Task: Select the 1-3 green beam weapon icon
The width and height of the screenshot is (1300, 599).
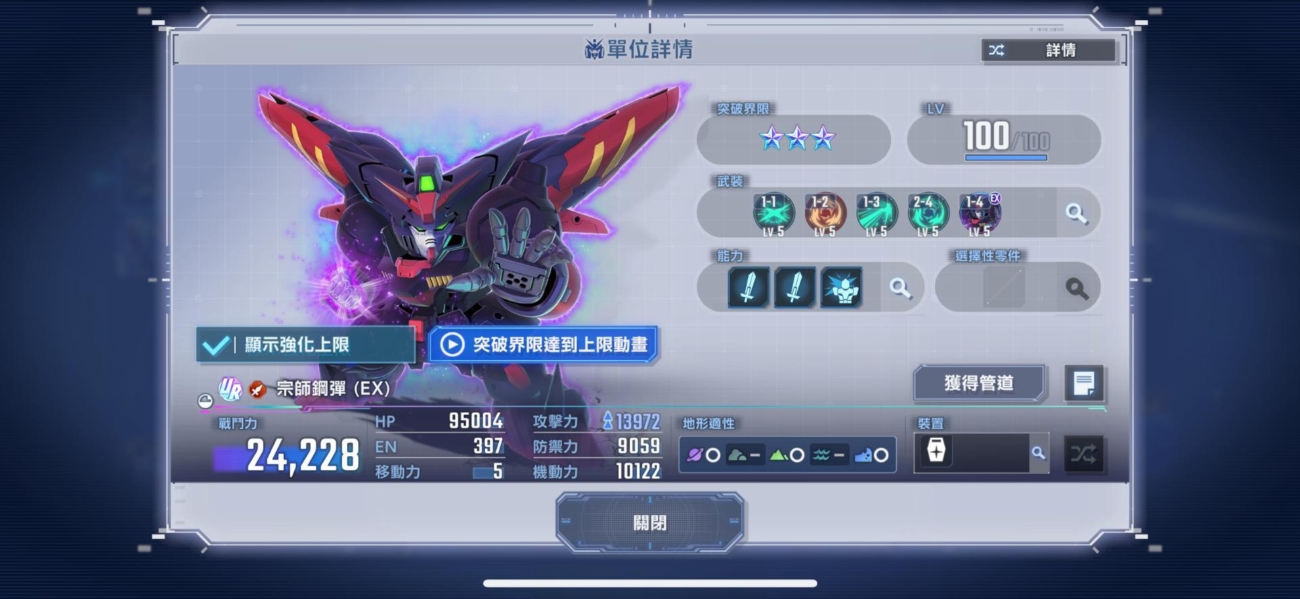Action: click(x=877, y=213)
